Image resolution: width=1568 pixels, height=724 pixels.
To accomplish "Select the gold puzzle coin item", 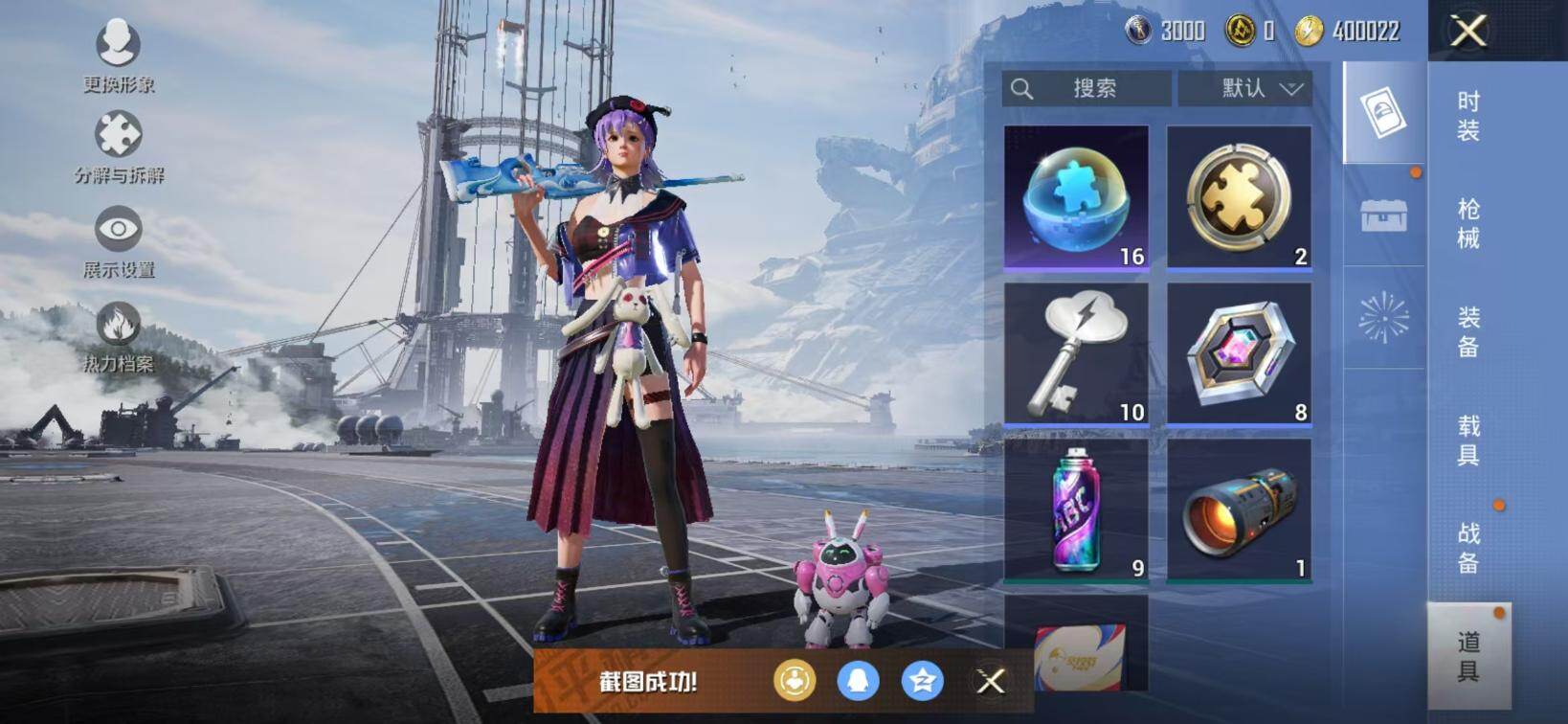I will tap(1239, 198).
